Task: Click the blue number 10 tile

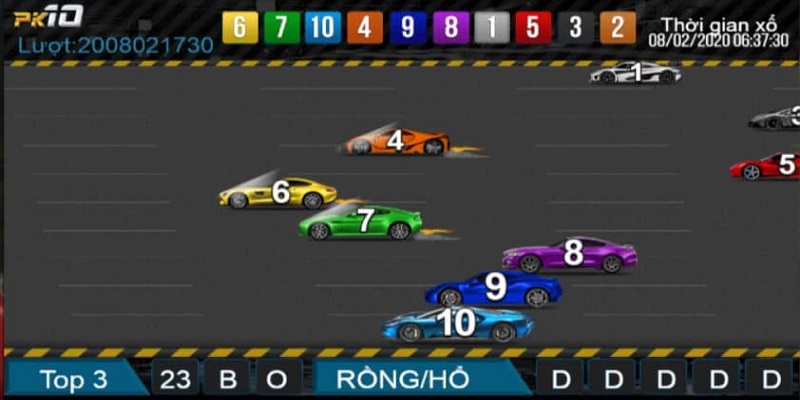Action: [x=323, y=27]
